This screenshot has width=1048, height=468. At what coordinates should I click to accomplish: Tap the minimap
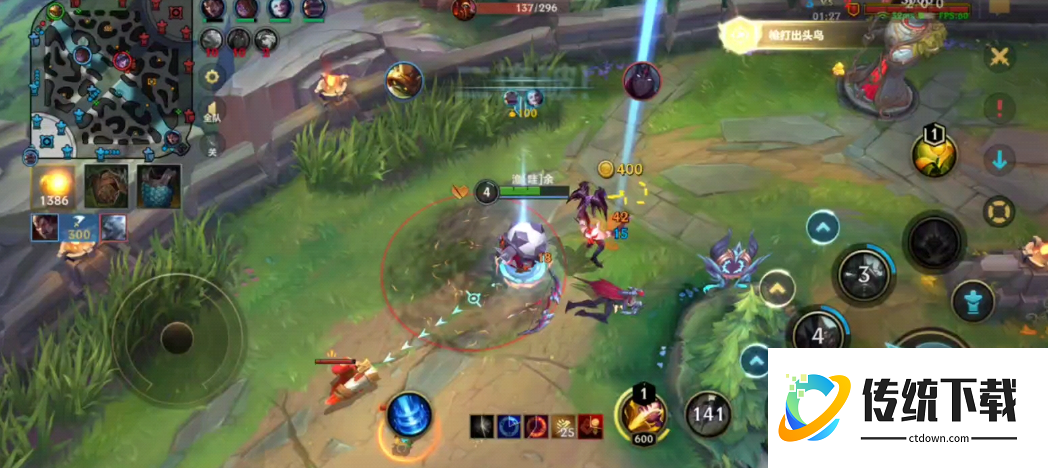tap(108, 82)
